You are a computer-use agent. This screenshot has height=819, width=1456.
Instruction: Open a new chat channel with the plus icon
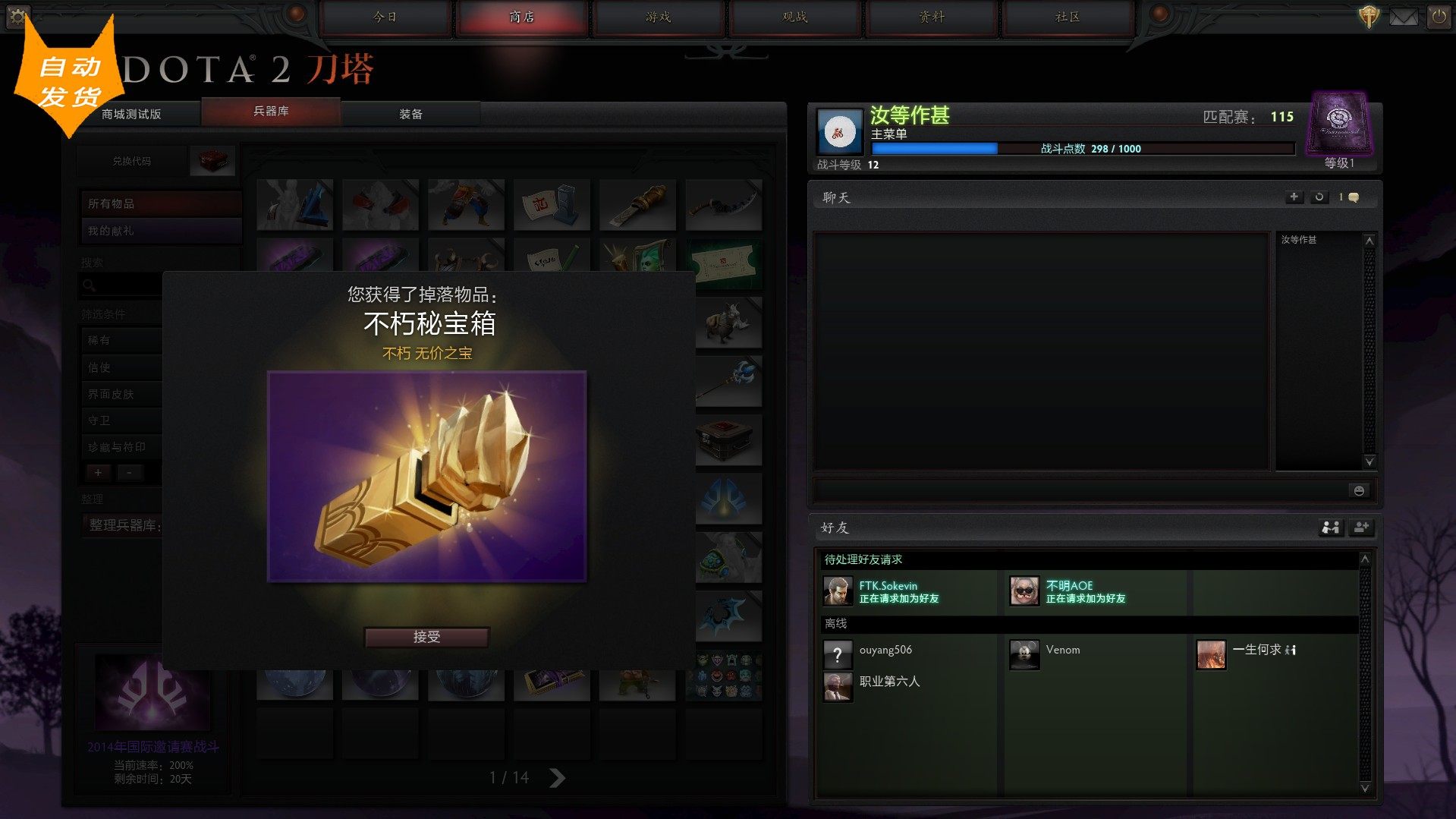click(x=1294, y=197)
